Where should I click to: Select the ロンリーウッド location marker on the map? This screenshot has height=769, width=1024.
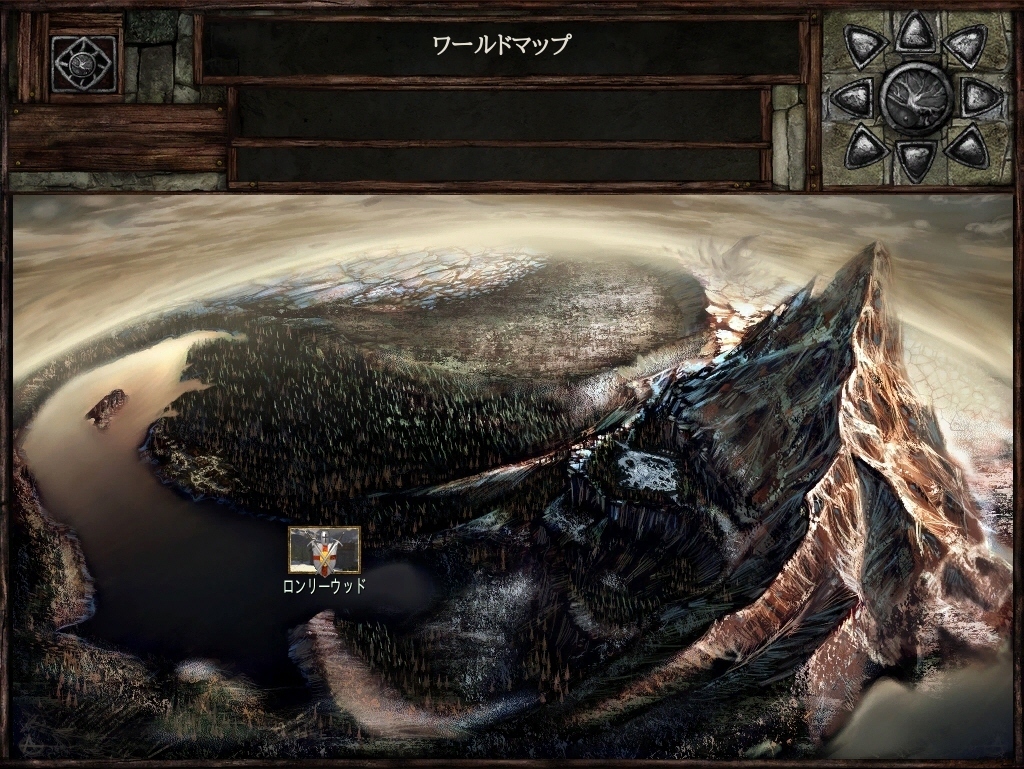pyautogui.click(x=324, y=550)
